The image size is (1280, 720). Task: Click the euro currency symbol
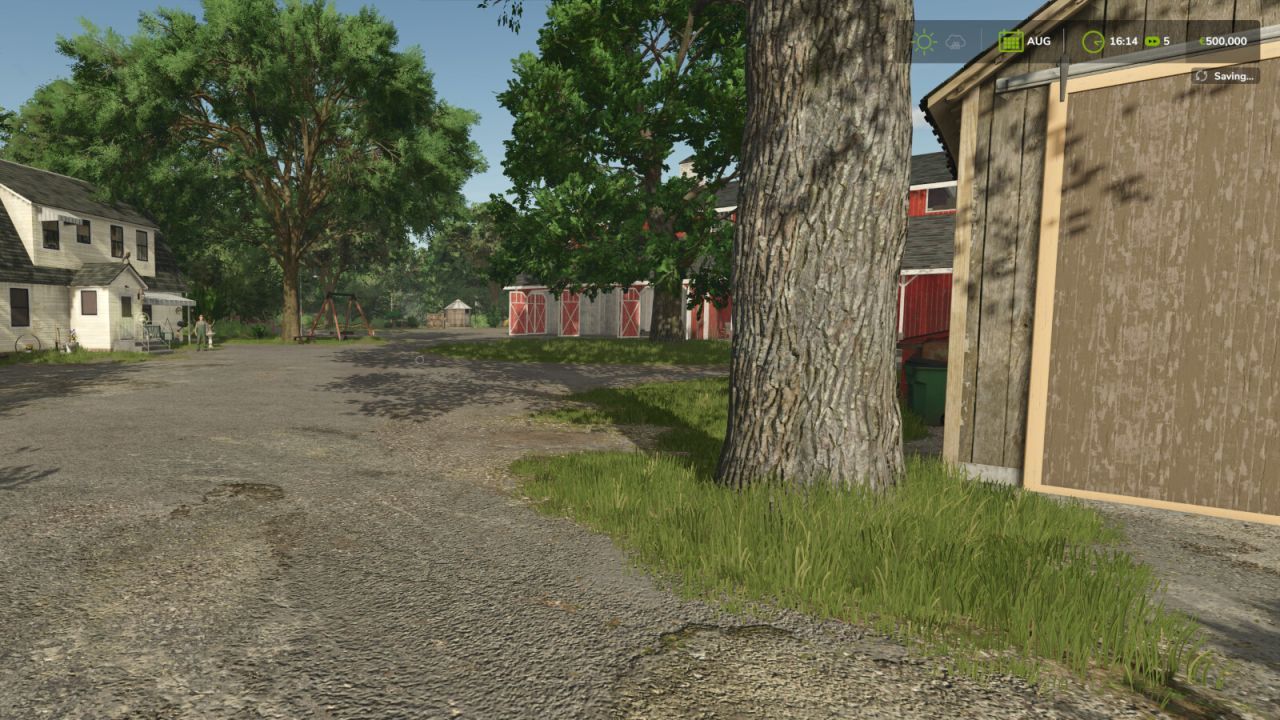point(1205,41)
